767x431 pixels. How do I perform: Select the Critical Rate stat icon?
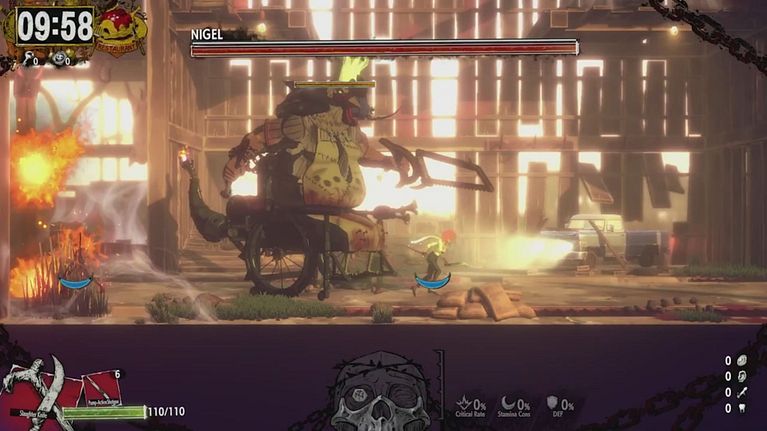coord(465,403)
